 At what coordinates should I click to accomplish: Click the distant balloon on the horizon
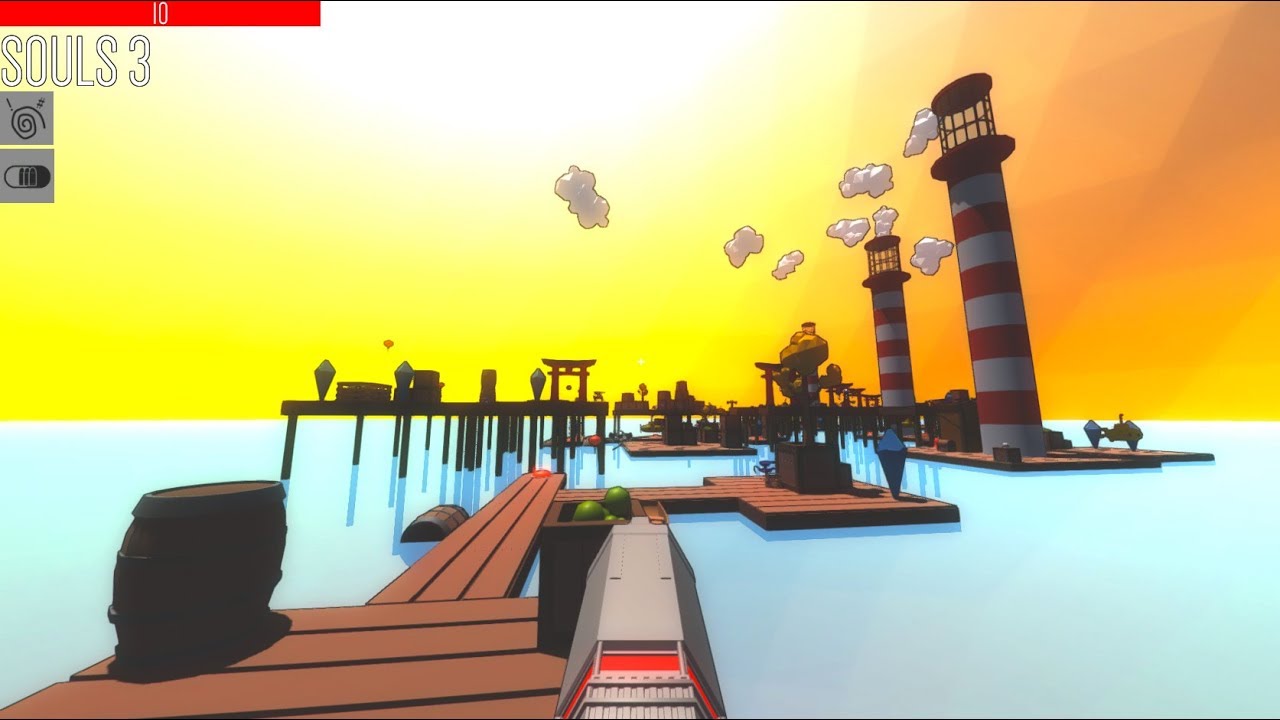point(388,343)
